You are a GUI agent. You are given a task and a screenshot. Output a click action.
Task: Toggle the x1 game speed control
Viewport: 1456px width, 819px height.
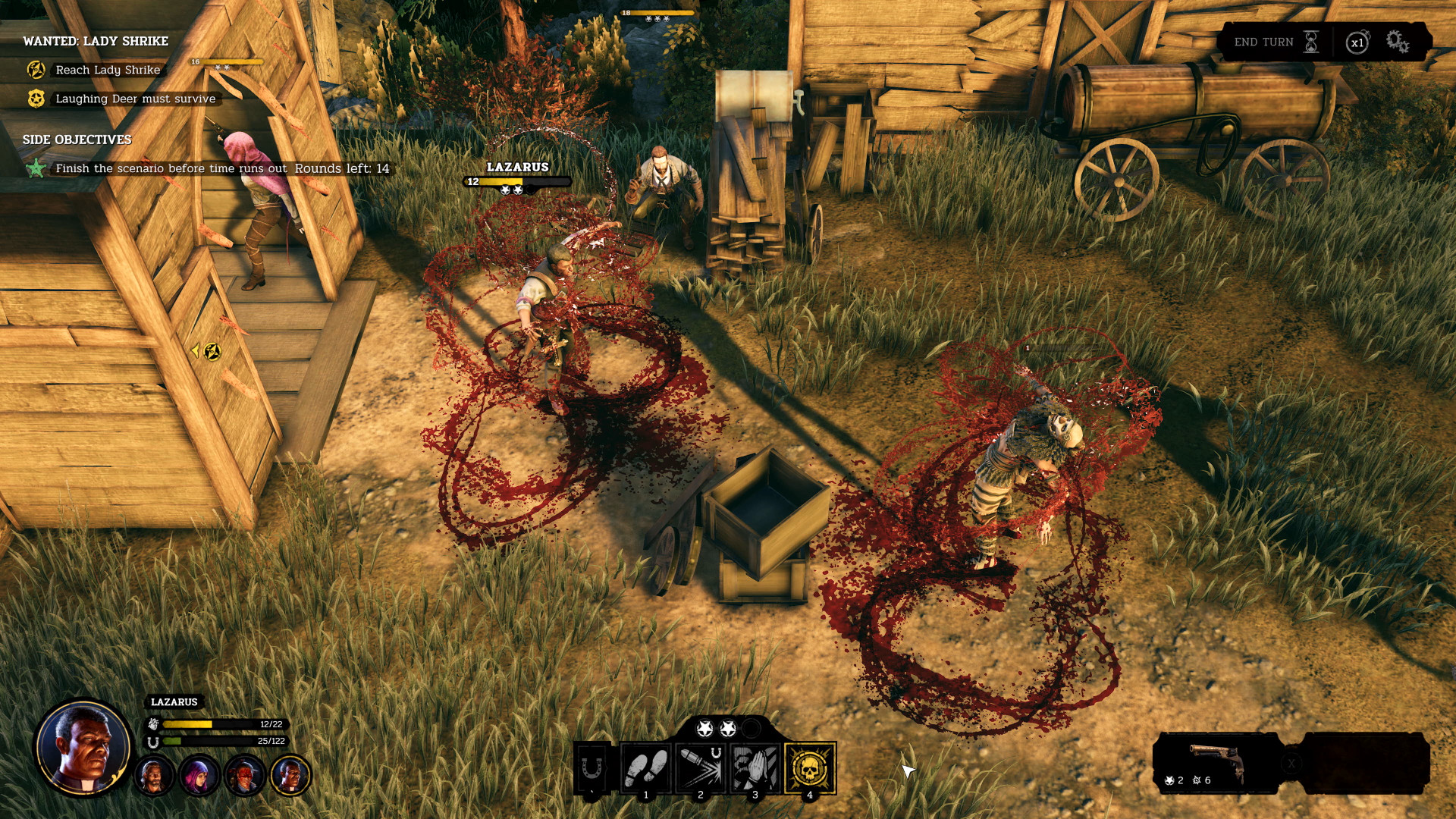1358,42
